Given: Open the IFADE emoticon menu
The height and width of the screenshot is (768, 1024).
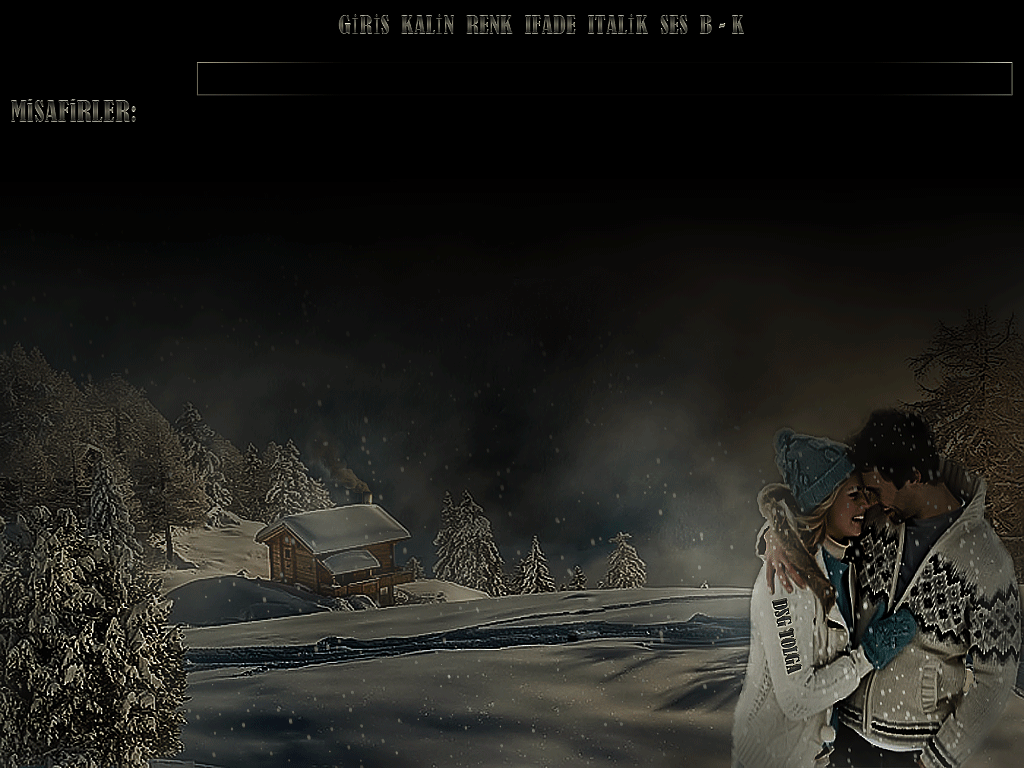Looking at the screenshot, I should pyautogui.click(x=550, y=26).
